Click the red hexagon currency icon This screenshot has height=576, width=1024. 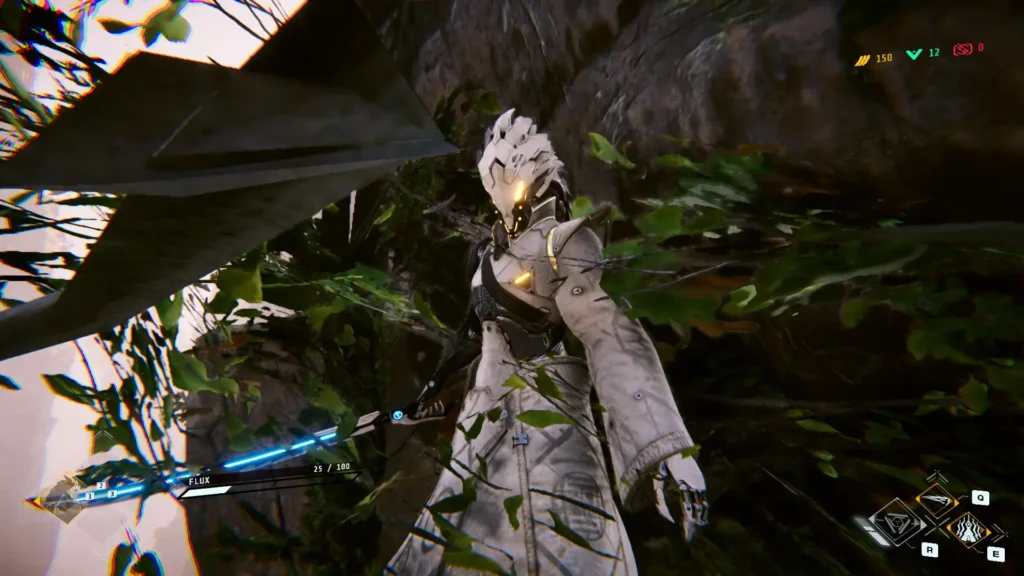pos(962,49)
